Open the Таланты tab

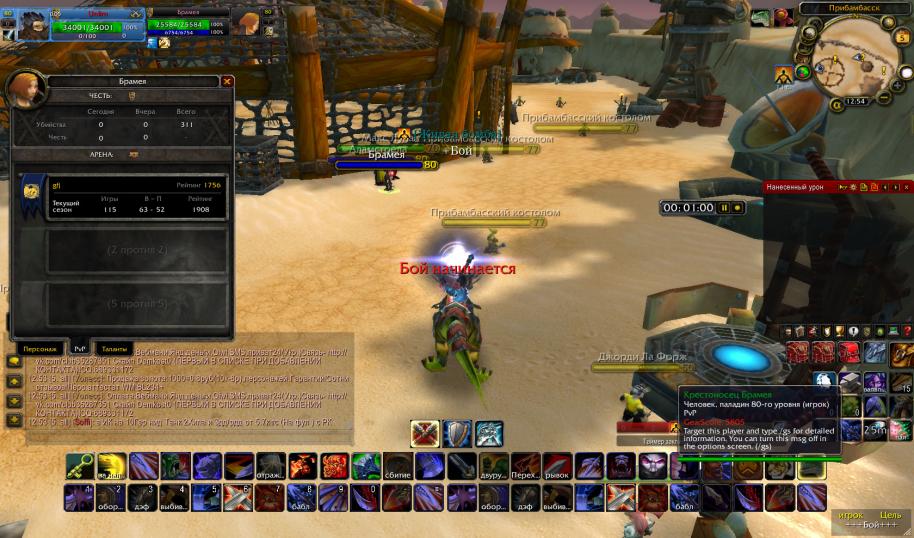click(114, 348)
